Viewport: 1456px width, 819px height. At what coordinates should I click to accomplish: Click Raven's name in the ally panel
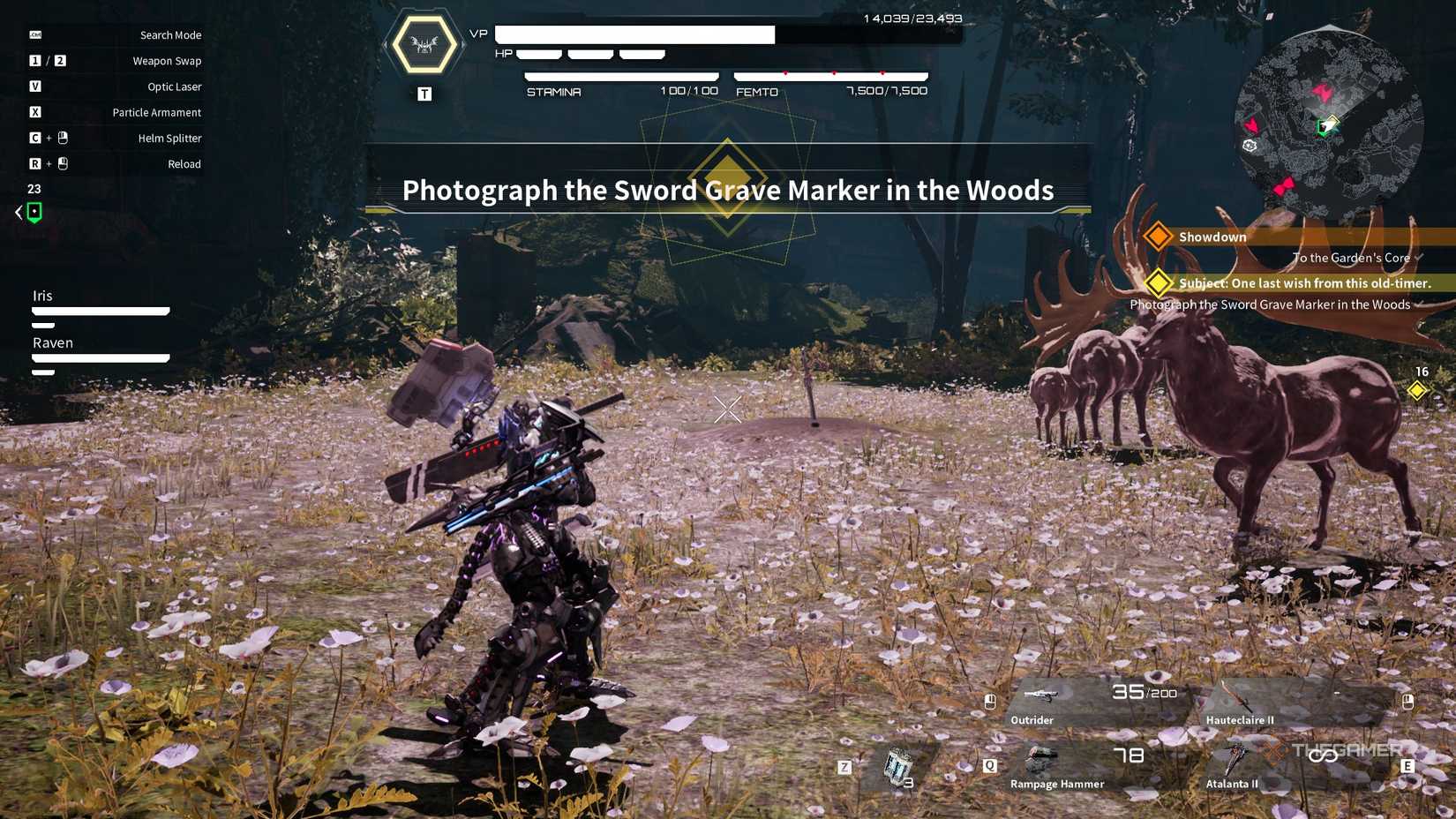tap(53, 342)
